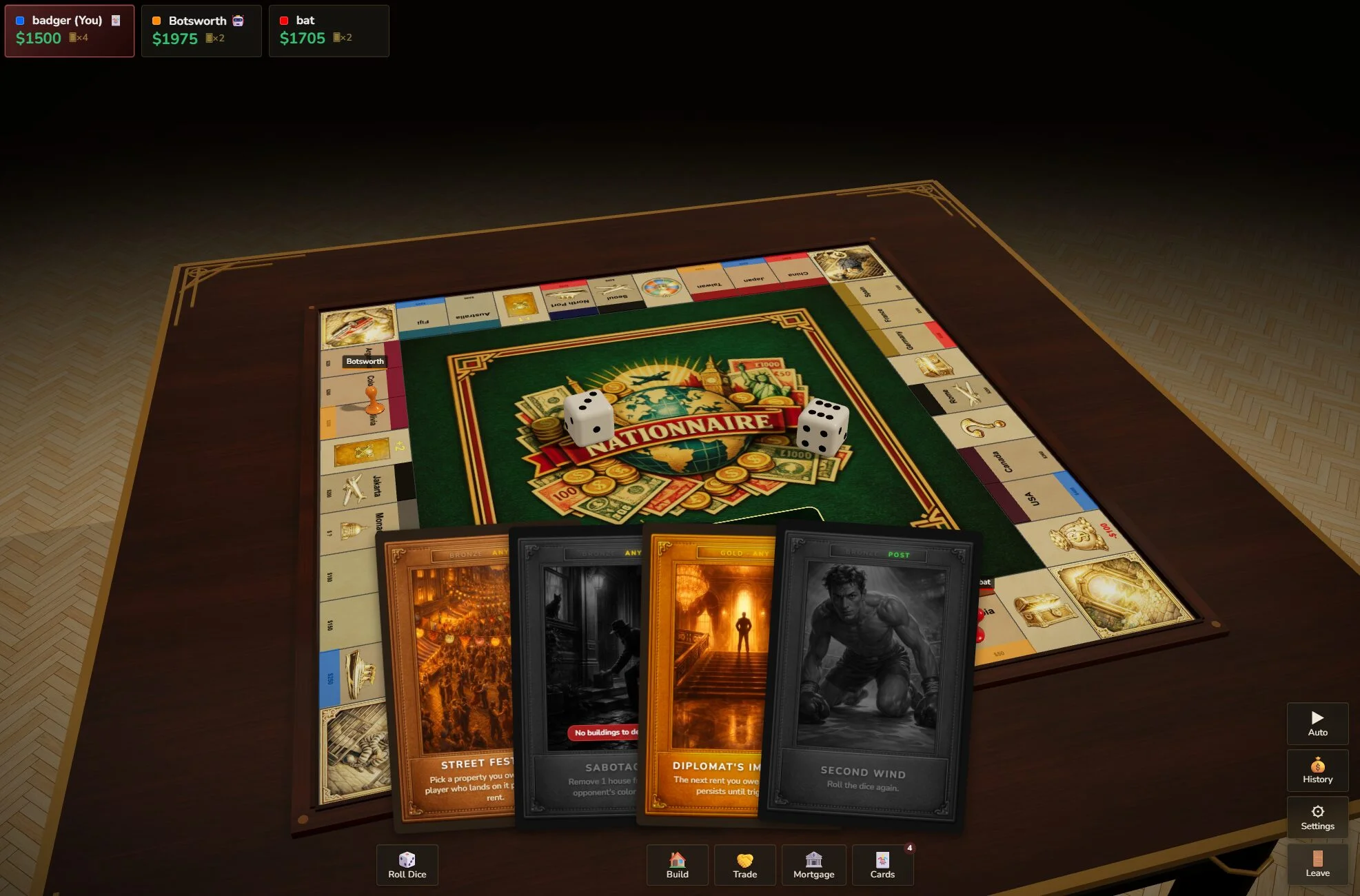Click Botsworth's robot avatar icon
1360x896 pixels.
coord(238,21)
